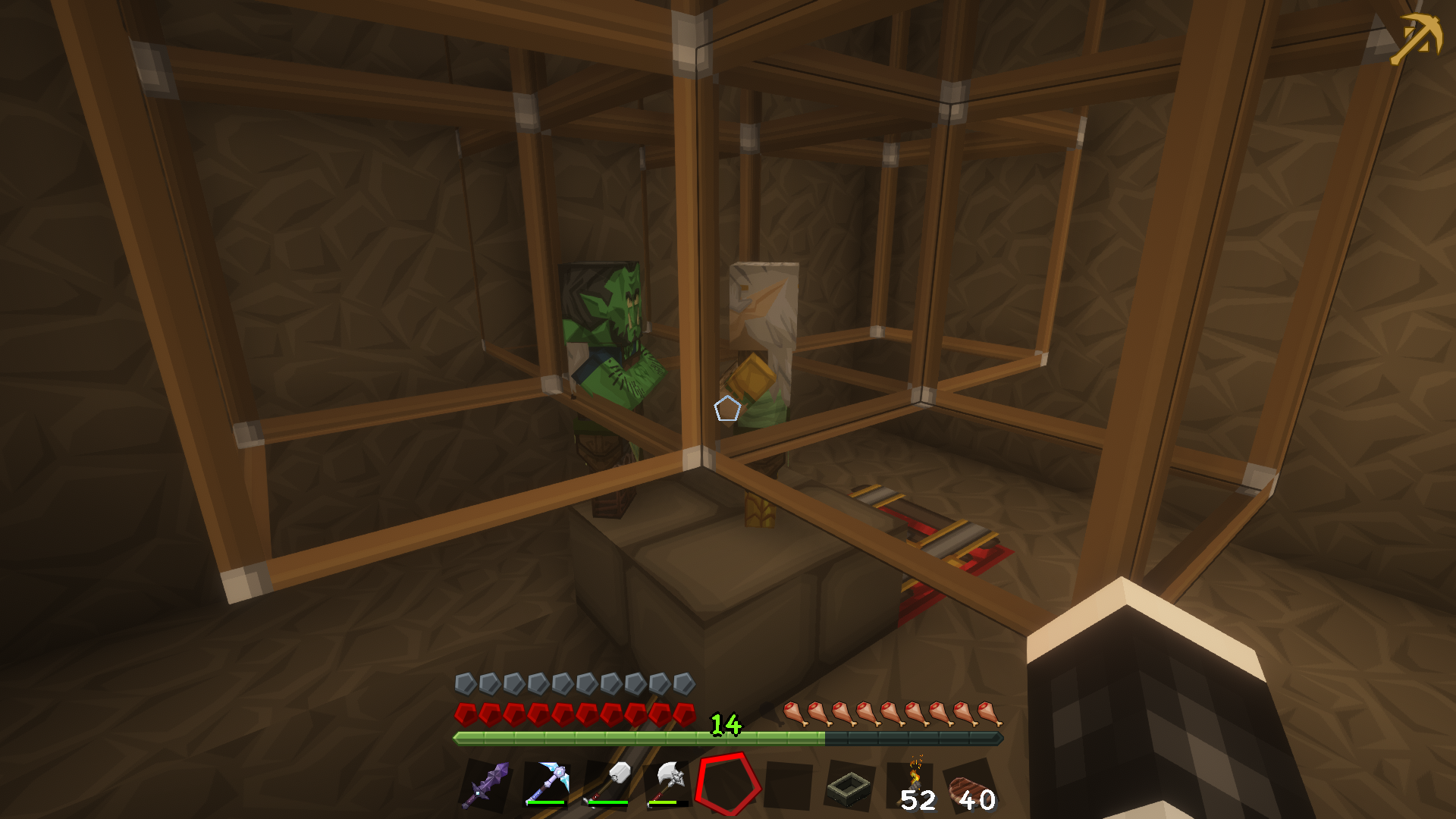Viewport: 1456px width, 819px height.
Task: Click the golden pickaxe icon in the corner
Action: tap(1415, 39)
